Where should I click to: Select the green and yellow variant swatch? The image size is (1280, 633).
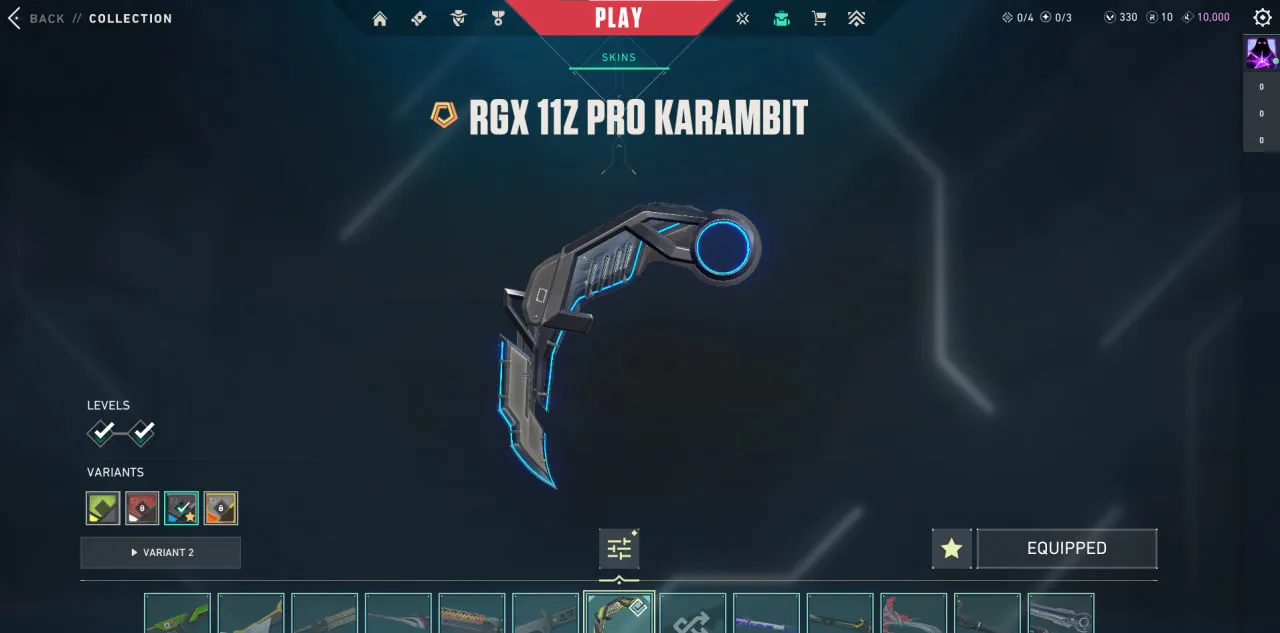(103, 508)
